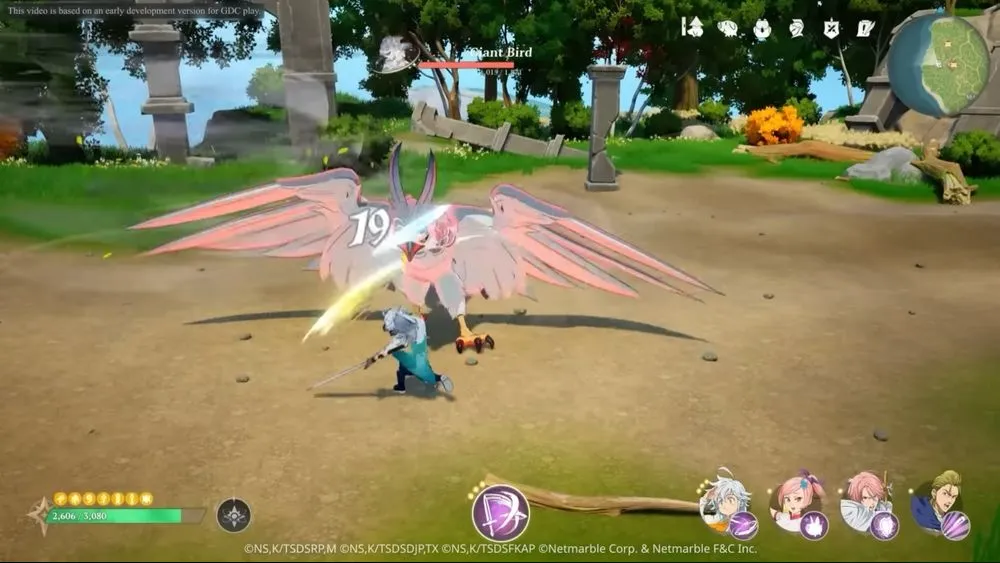Select the owl-shaped menu icon

pyautogui.click(x=761, y=28)
